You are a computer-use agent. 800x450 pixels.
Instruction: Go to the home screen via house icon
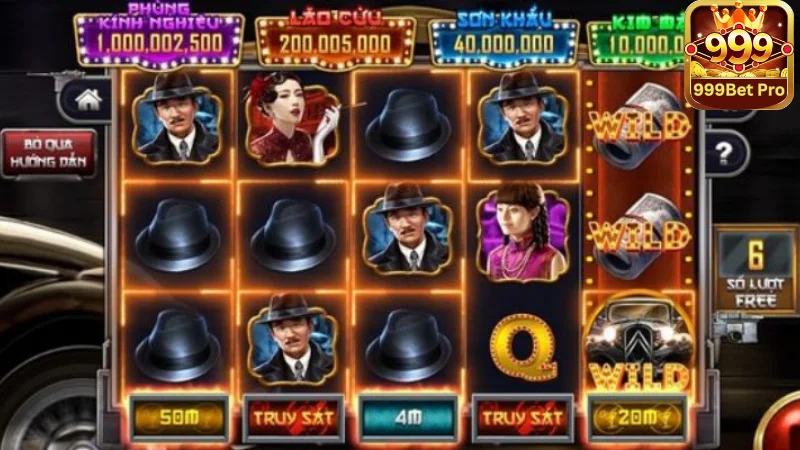(89, 99)
